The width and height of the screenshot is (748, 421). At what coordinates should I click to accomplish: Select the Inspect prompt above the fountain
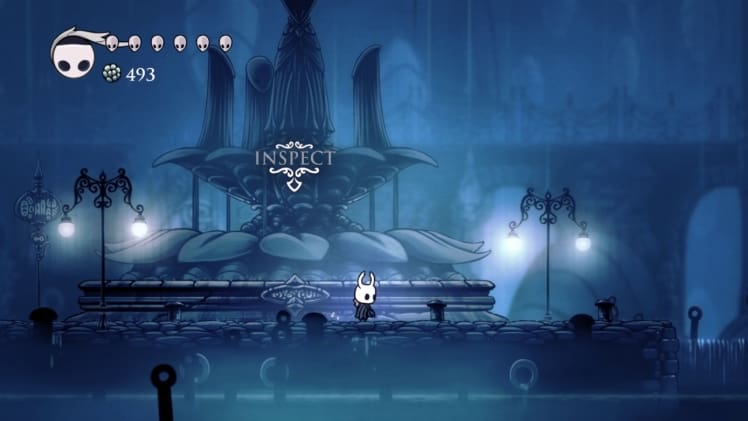point(293,160)
